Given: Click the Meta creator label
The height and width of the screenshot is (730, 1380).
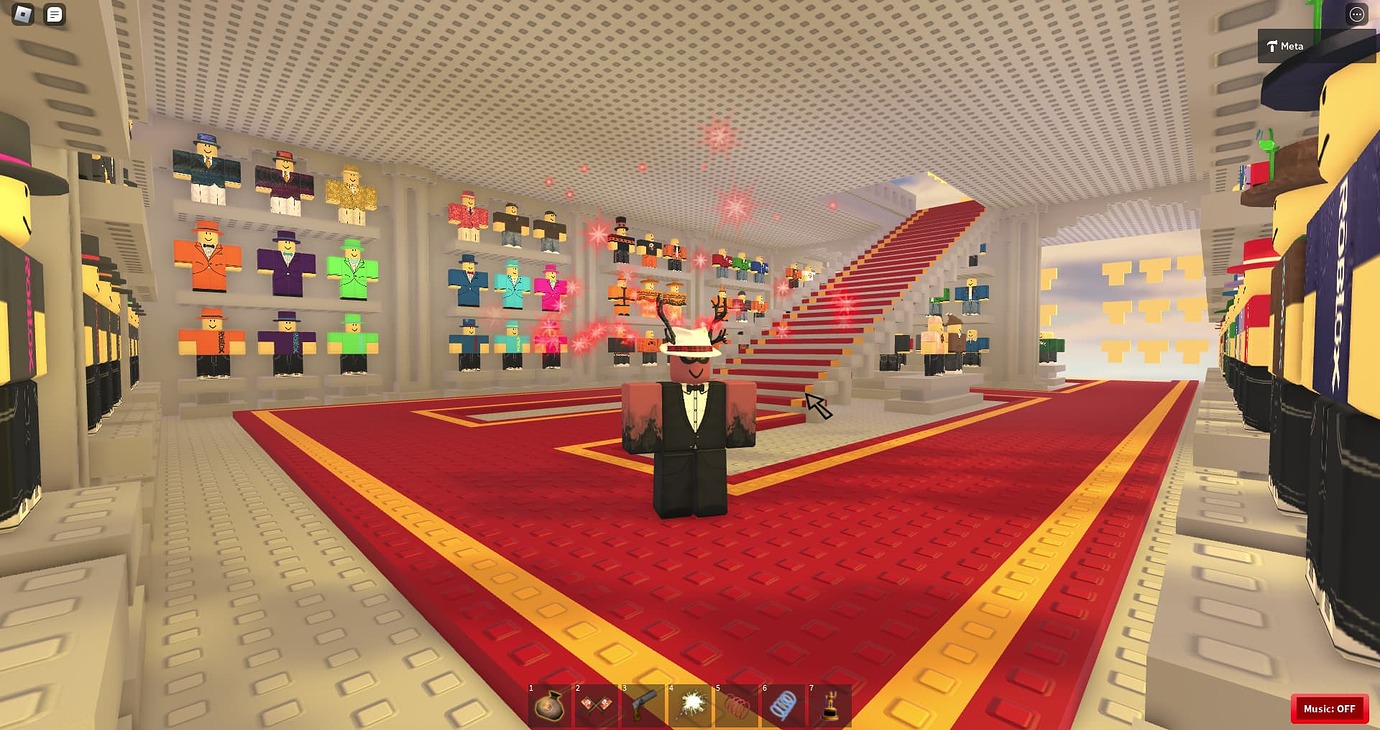Looking at the screenshot, I should point(1292,45).
